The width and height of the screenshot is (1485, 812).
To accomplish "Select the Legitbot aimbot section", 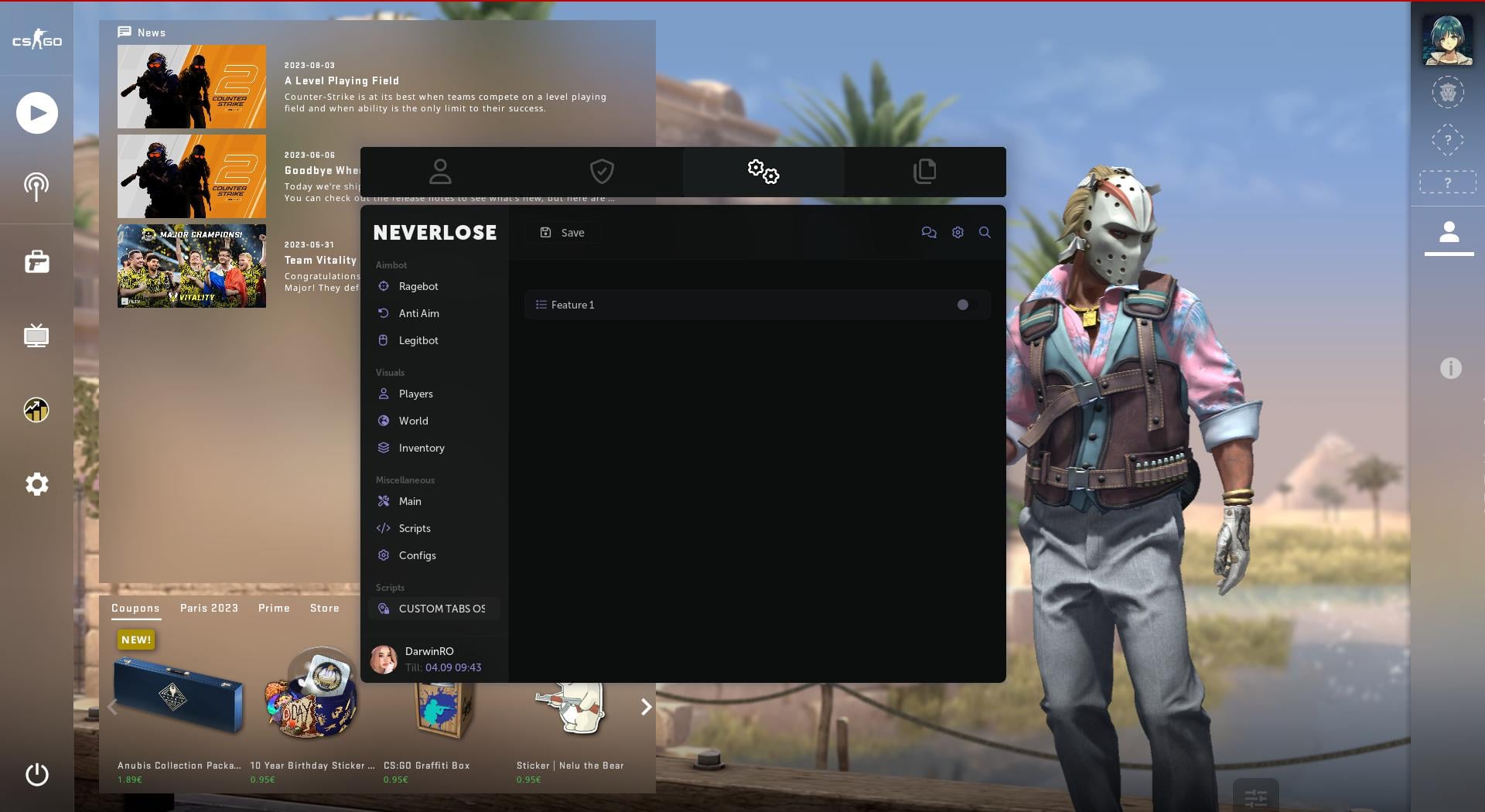I will [x=418, y=340].
